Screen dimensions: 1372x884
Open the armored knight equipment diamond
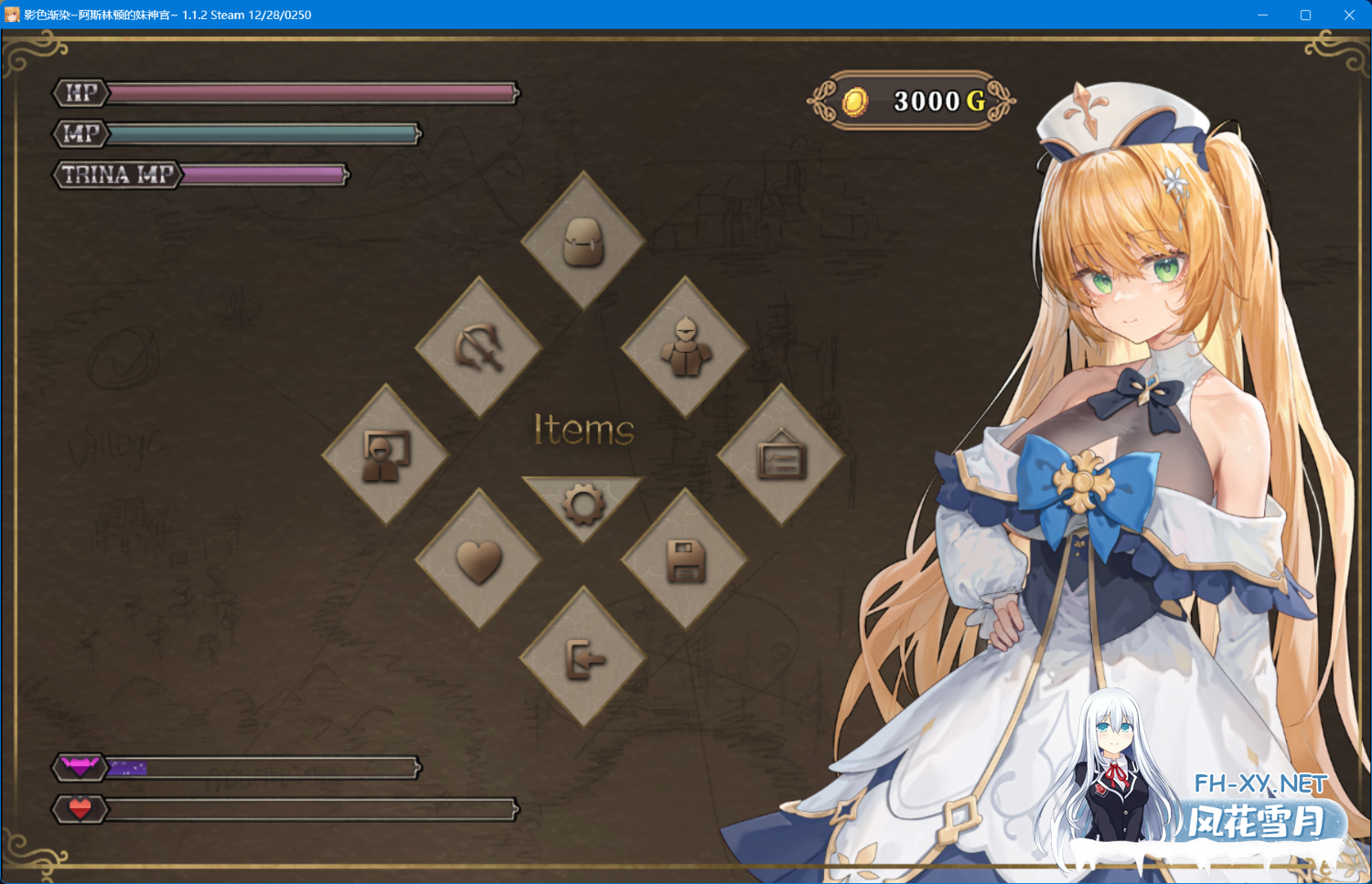click(x=685, y=347)
